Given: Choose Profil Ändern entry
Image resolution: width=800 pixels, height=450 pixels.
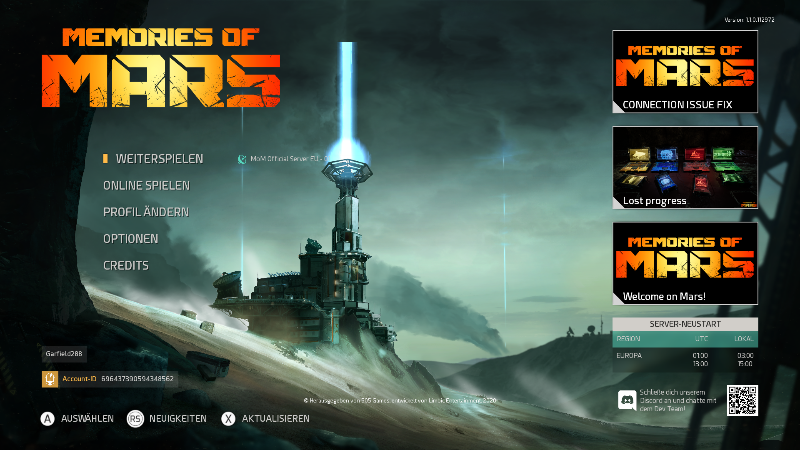Looking at the screenshot, I should pos(145,212).
